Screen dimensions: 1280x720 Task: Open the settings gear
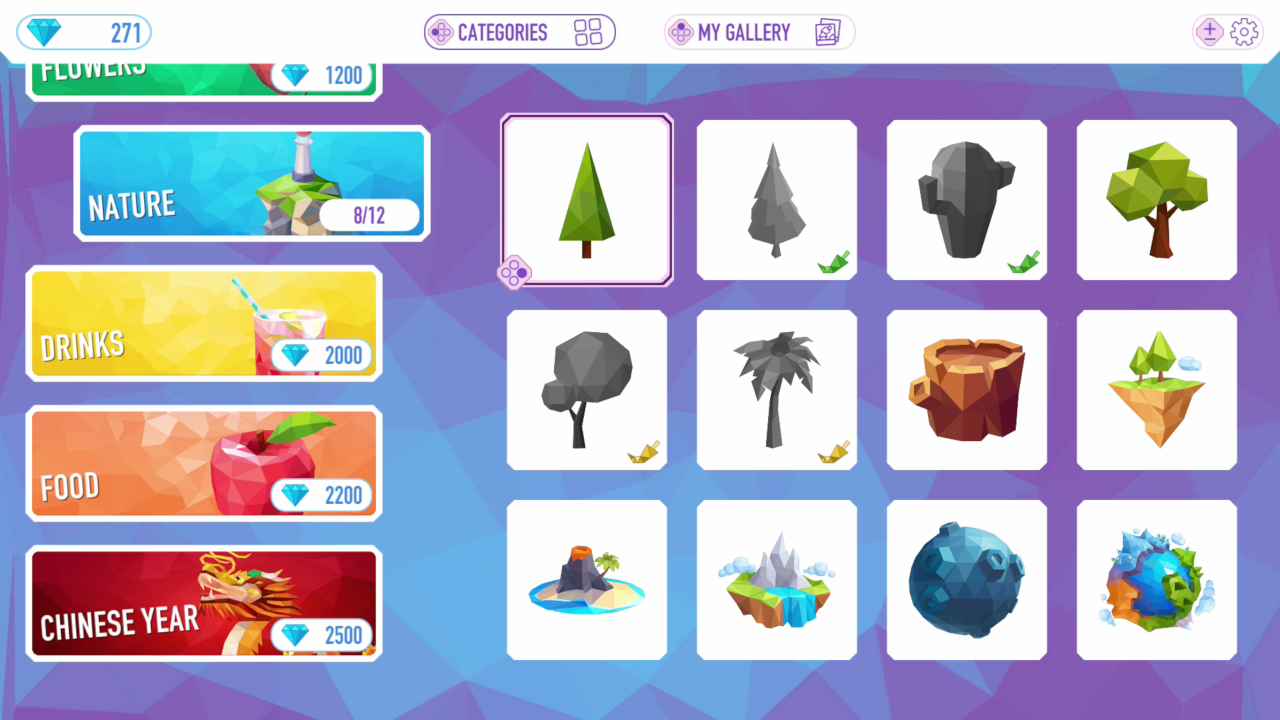pos(1243,32)
